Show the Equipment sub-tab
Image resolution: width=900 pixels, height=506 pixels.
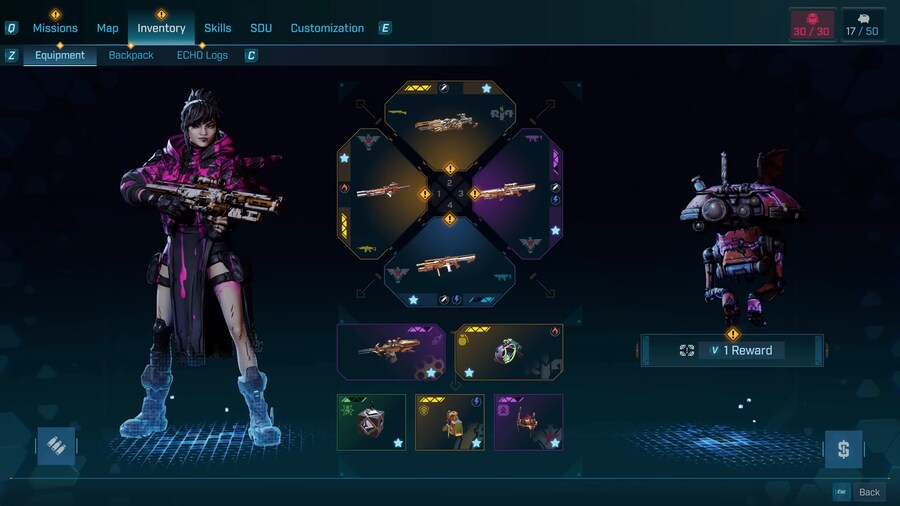click(60, 56)
